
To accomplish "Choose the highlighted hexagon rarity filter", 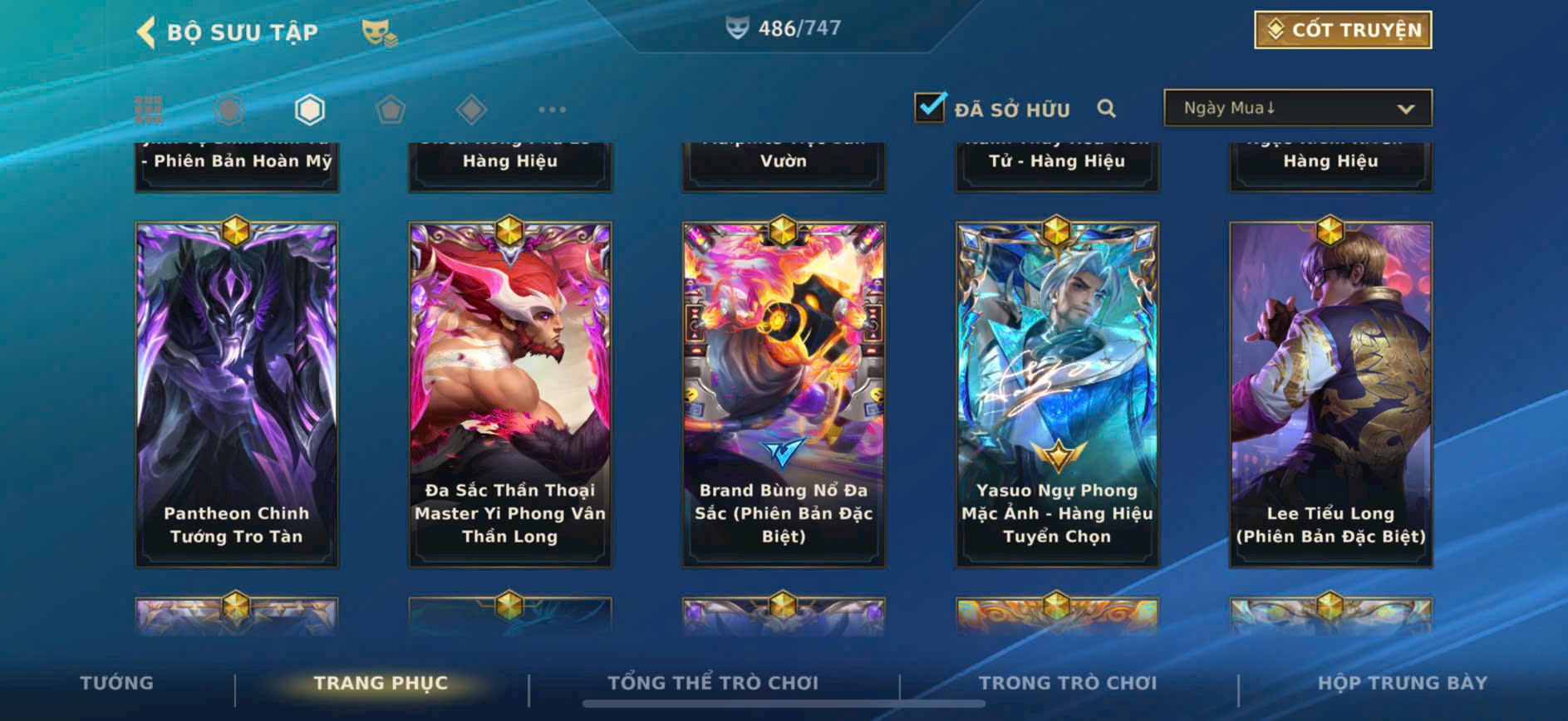I will (x=310, y=110).
